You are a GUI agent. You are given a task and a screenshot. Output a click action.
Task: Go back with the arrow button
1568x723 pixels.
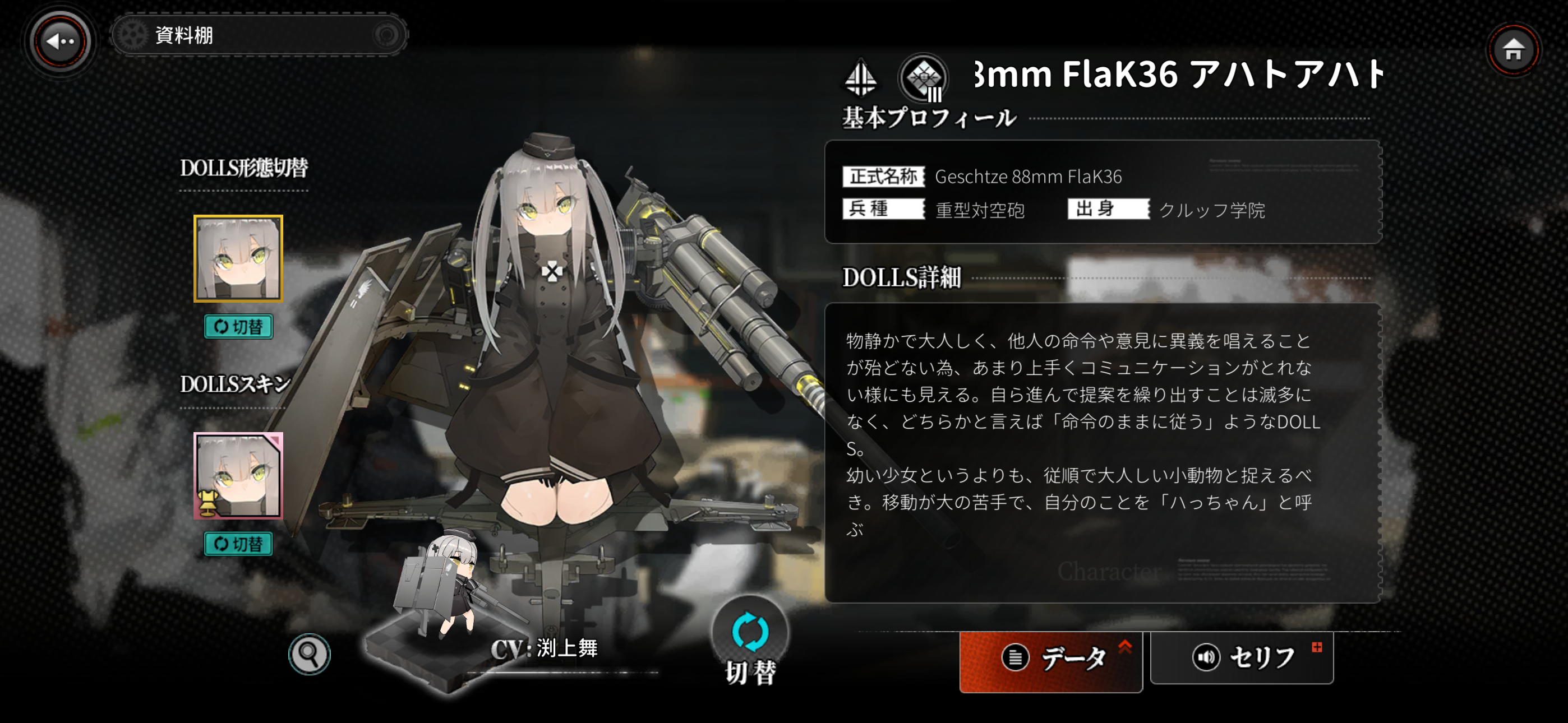coord(60,41)
